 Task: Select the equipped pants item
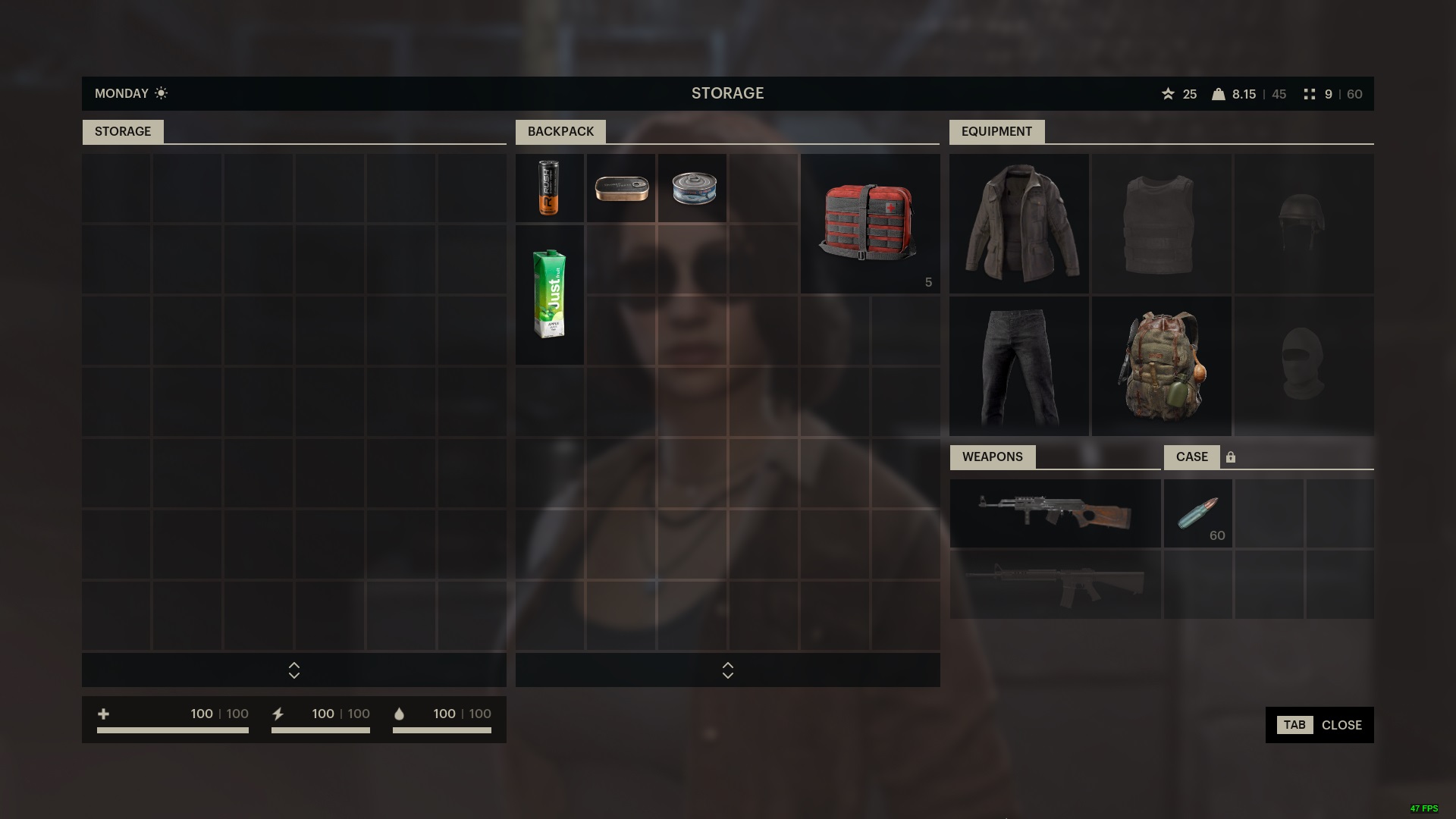pyautogui.click(x=1018, y=366)
